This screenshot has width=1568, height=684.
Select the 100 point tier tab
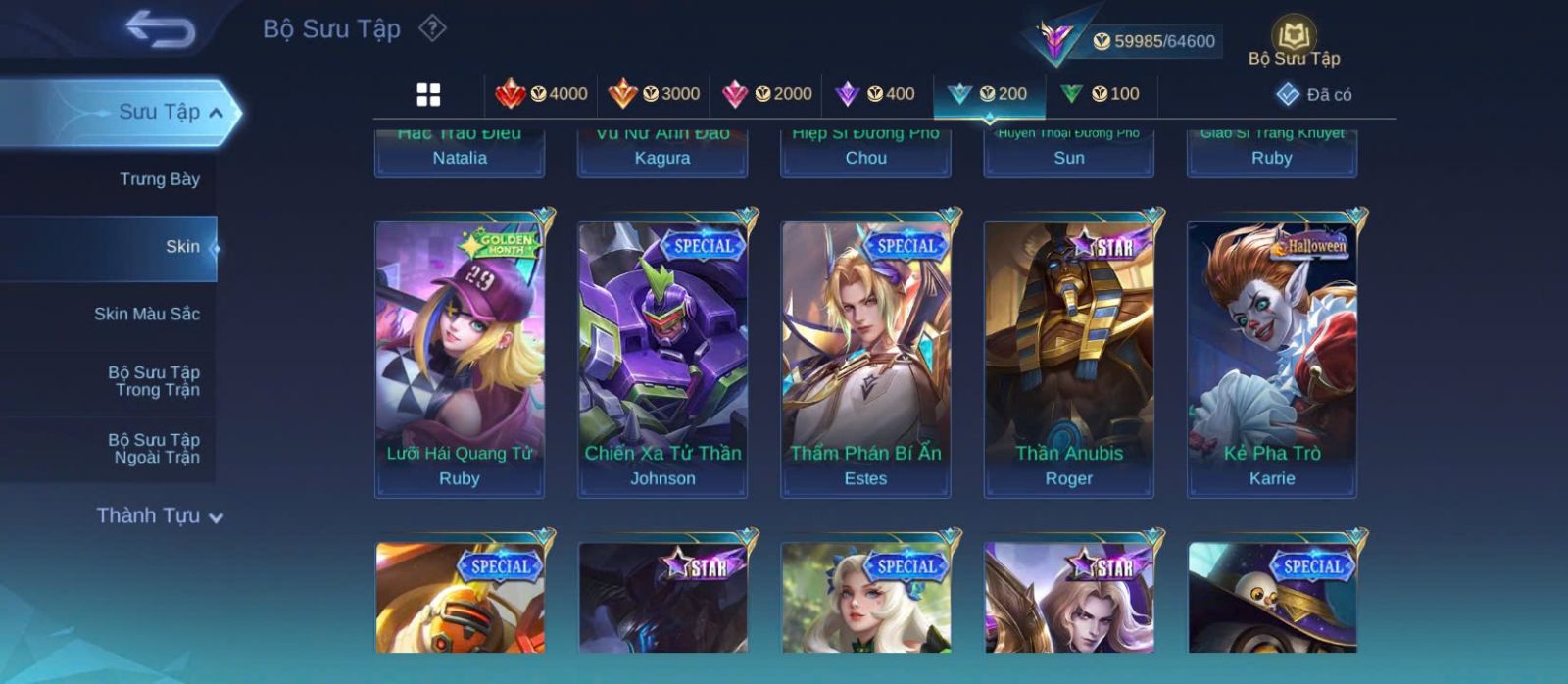1100,94
